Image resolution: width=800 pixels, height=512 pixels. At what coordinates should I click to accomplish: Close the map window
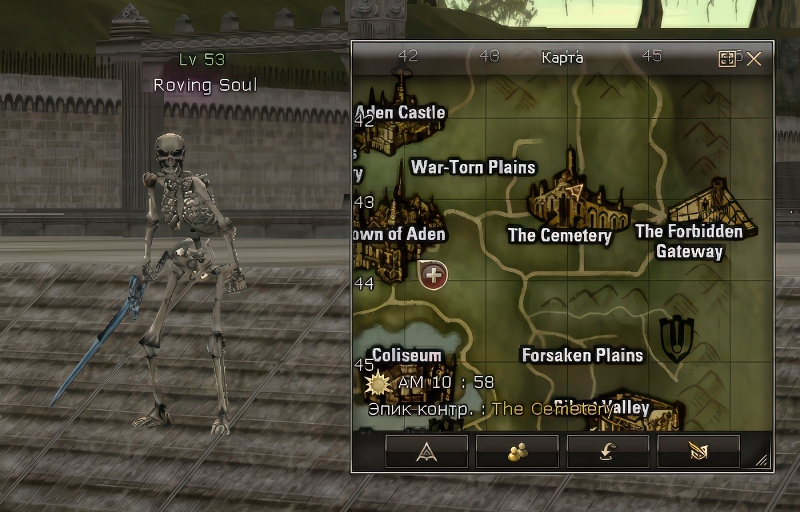(754, 59)
